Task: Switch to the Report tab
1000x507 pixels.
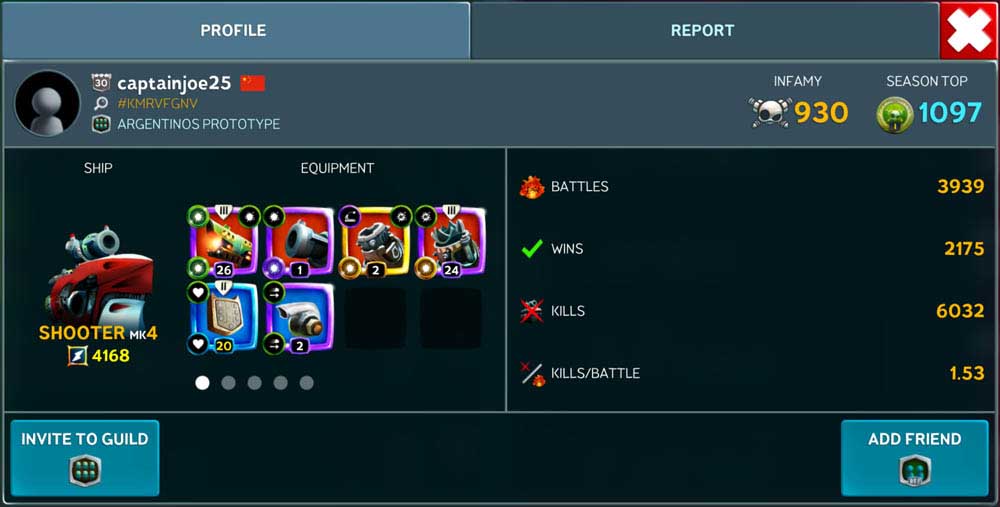Action: coord(702,30)
